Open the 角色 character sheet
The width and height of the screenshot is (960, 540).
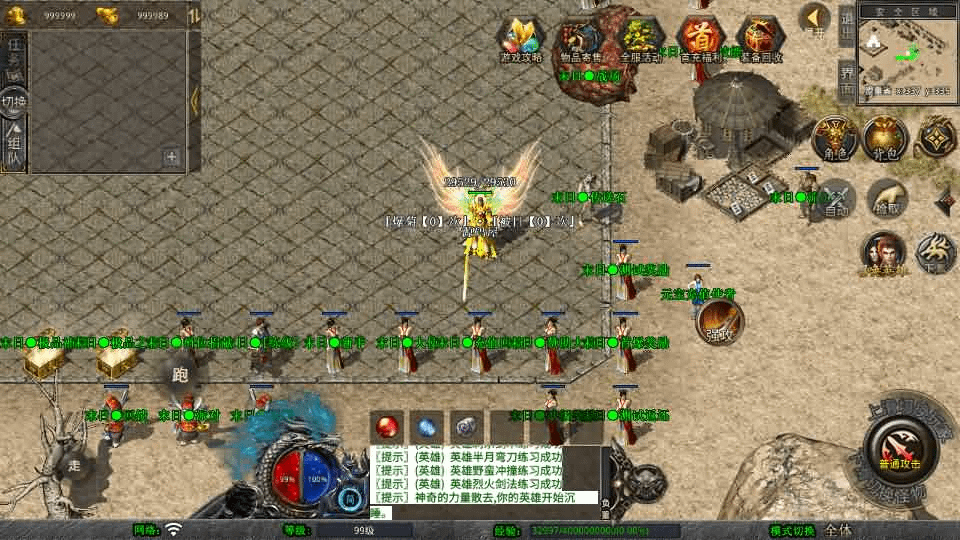click(834, 137)
